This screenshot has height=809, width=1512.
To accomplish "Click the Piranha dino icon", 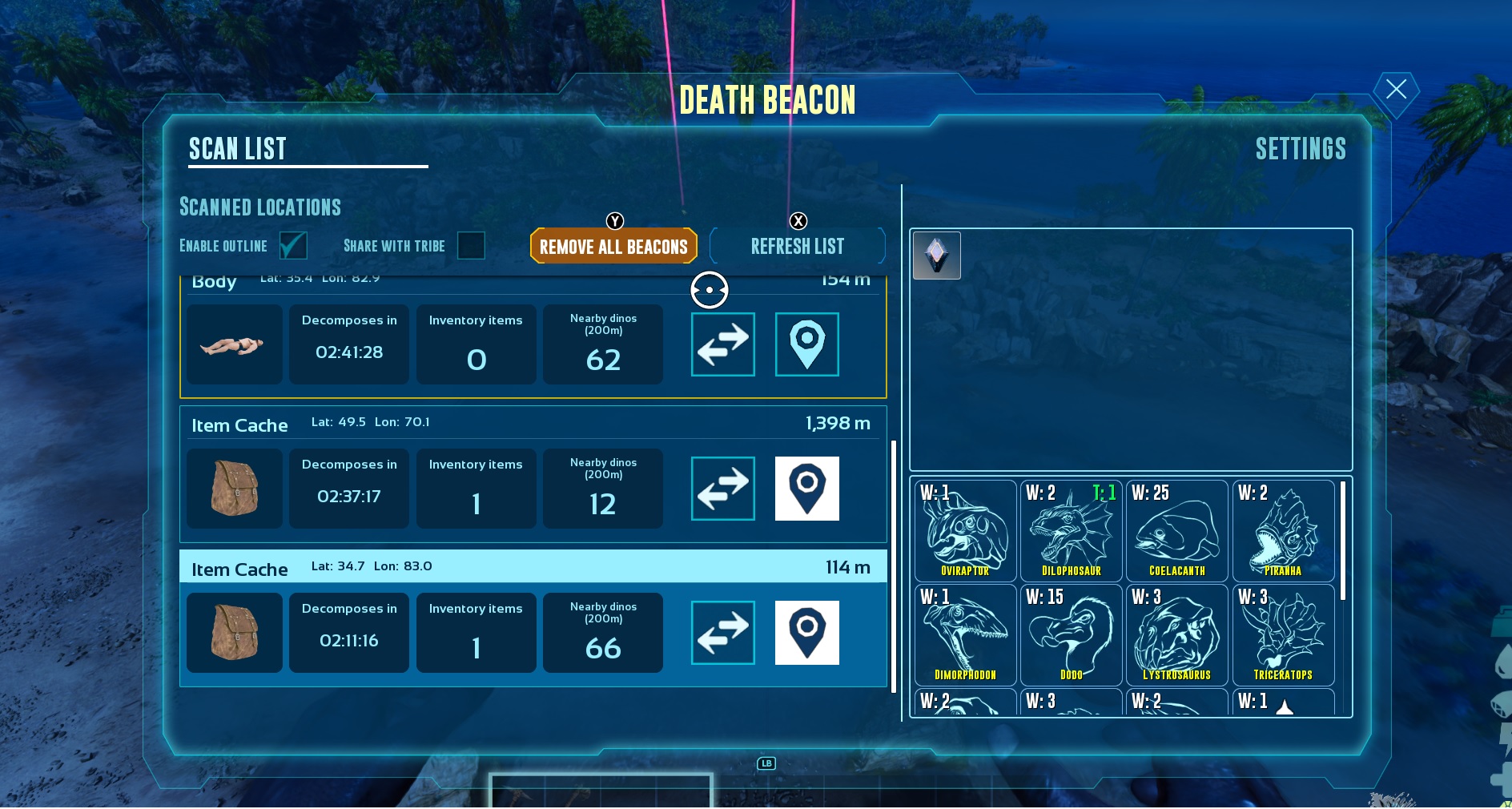I will coord(1283,529).
